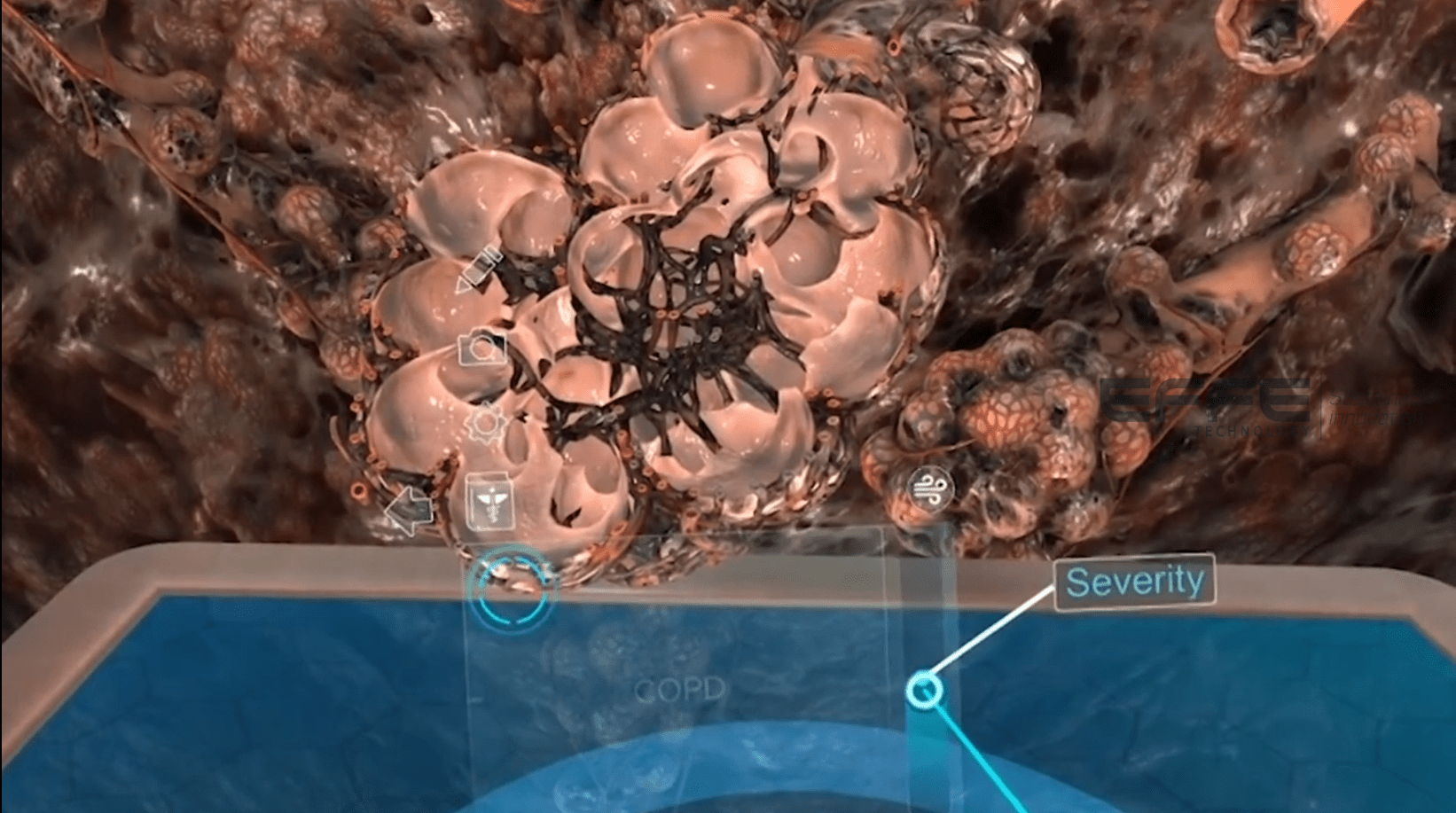Open the settings gear icon

[483, 424]
